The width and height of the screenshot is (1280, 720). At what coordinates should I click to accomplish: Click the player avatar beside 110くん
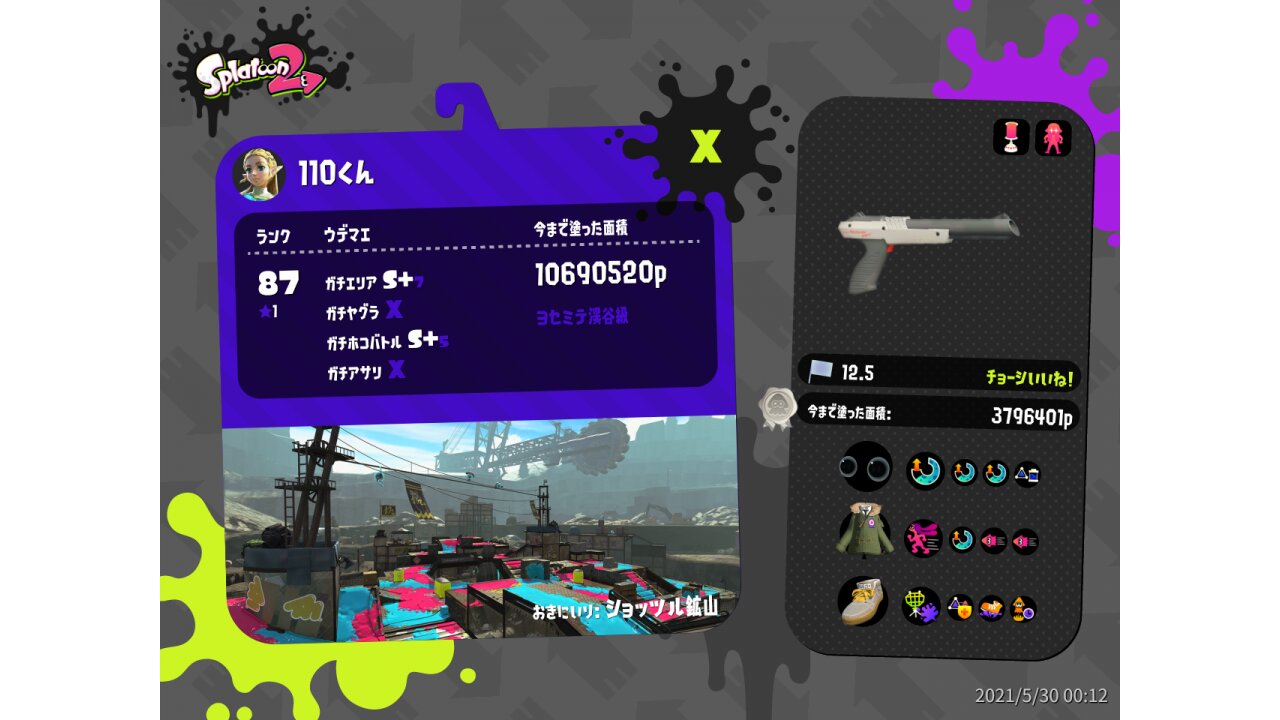coord(258,174)
